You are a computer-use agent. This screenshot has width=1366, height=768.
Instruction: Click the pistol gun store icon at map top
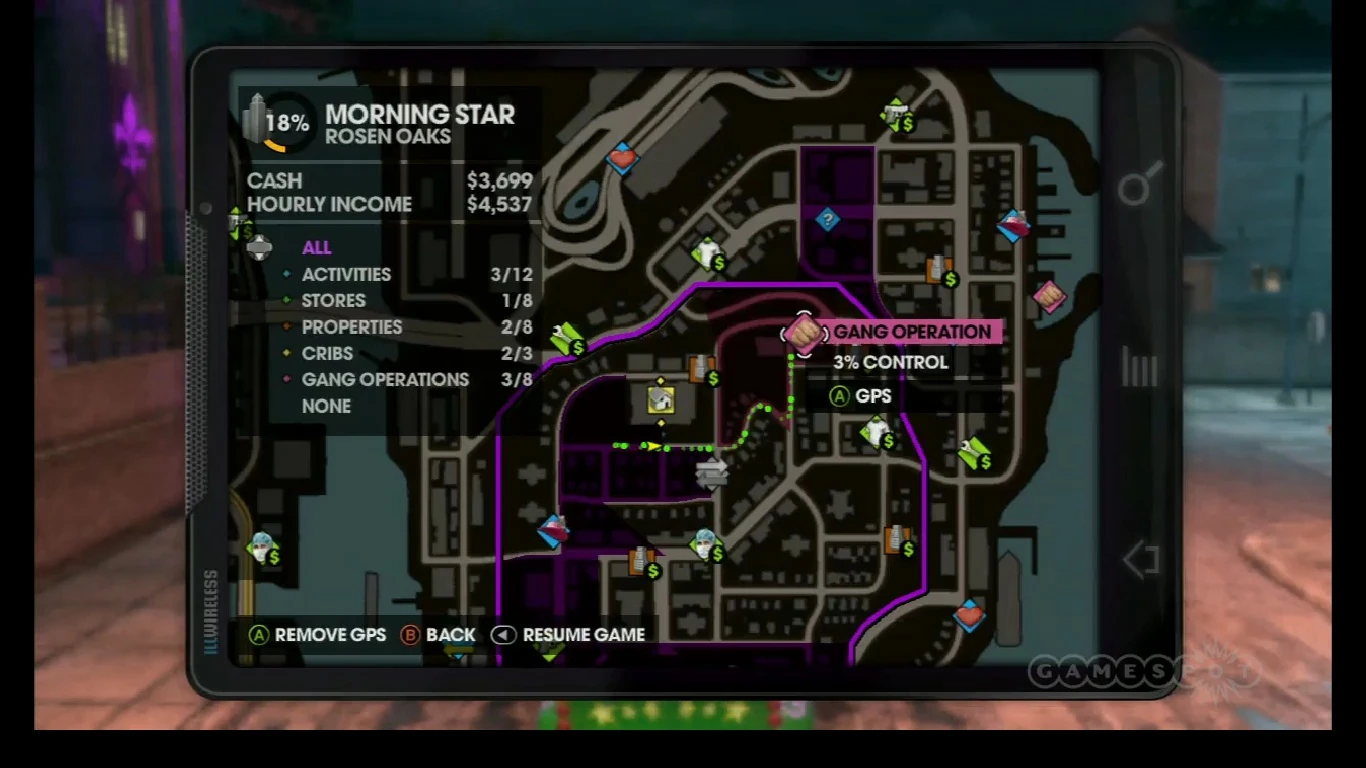tap(895, 115)
